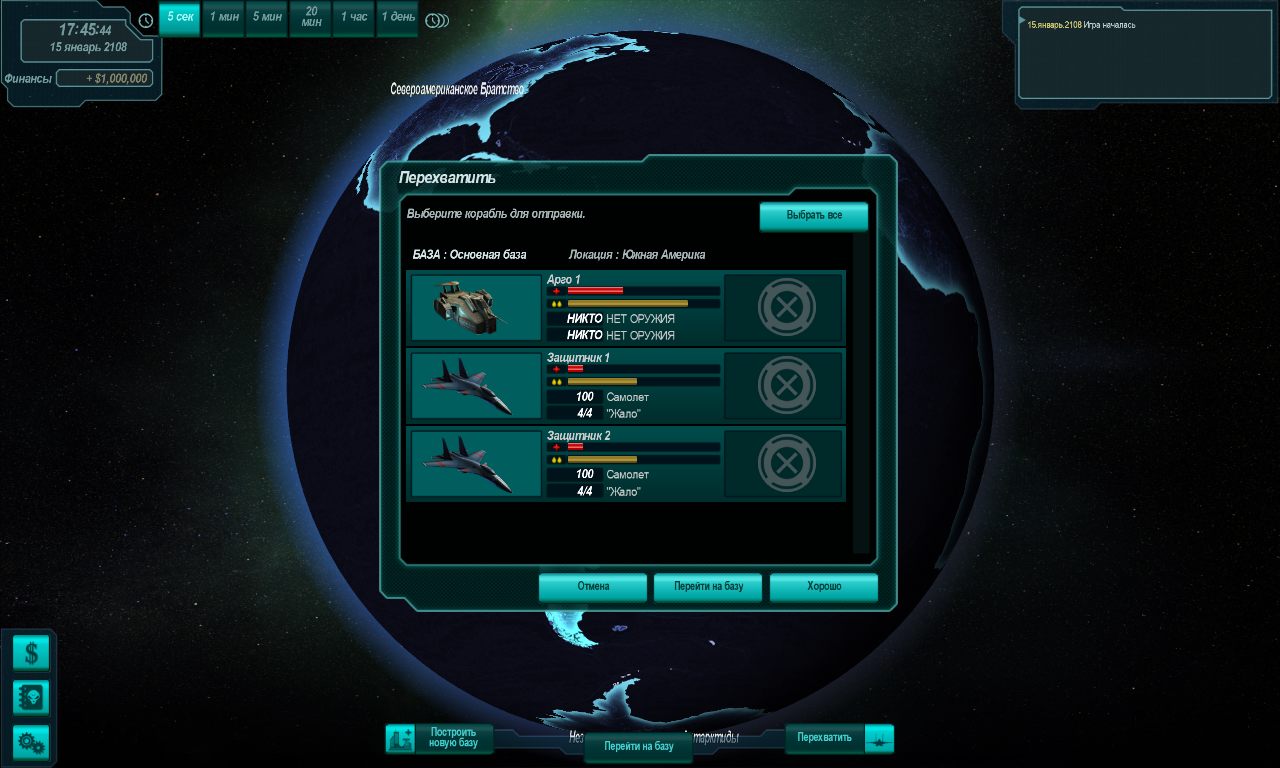Click the bottom-bar Перейти на базу button
Viewport: 1280px width, 768px height.
638,747
